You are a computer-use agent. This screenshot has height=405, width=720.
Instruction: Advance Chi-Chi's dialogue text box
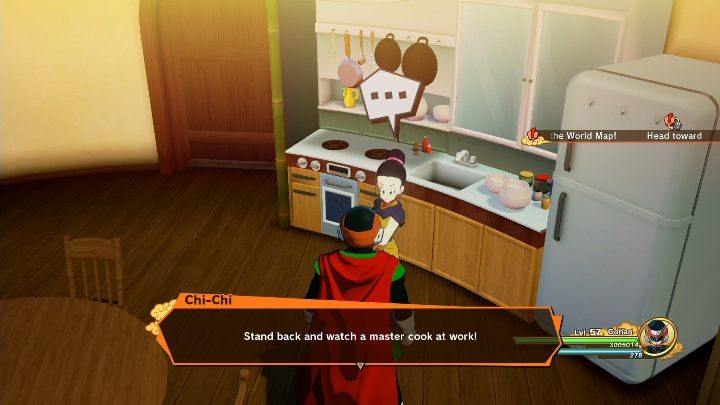tap(360, 336)
